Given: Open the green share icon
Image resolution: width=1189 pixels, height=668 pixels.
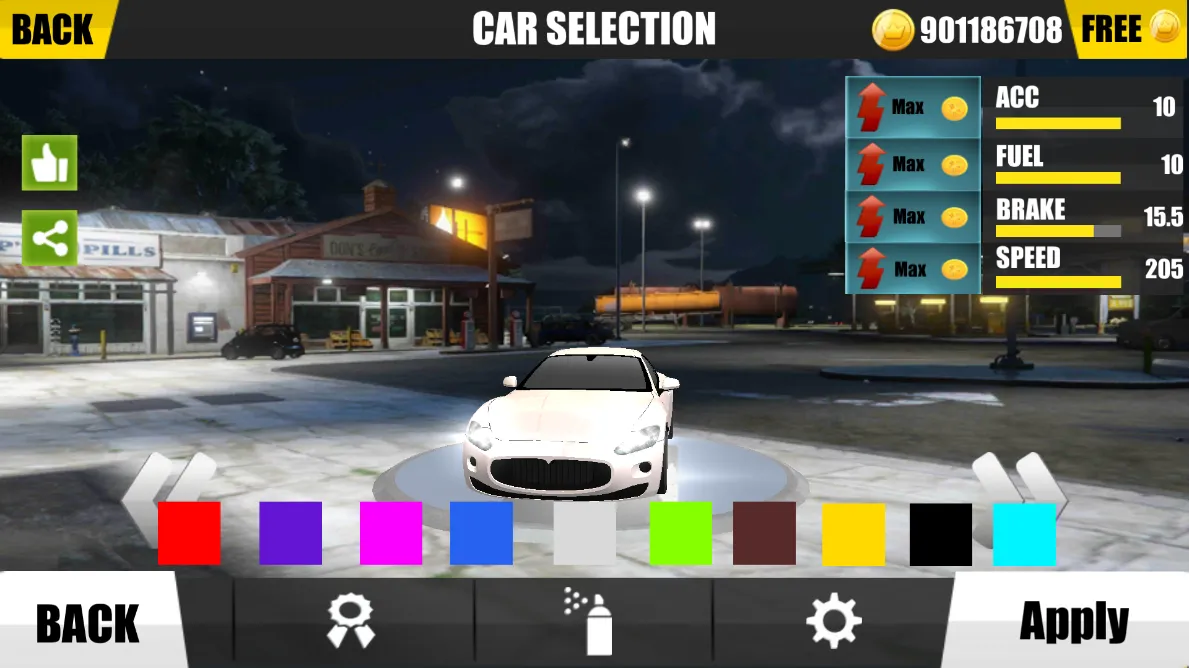Looking at the screenshot, I should coord(50,238).
